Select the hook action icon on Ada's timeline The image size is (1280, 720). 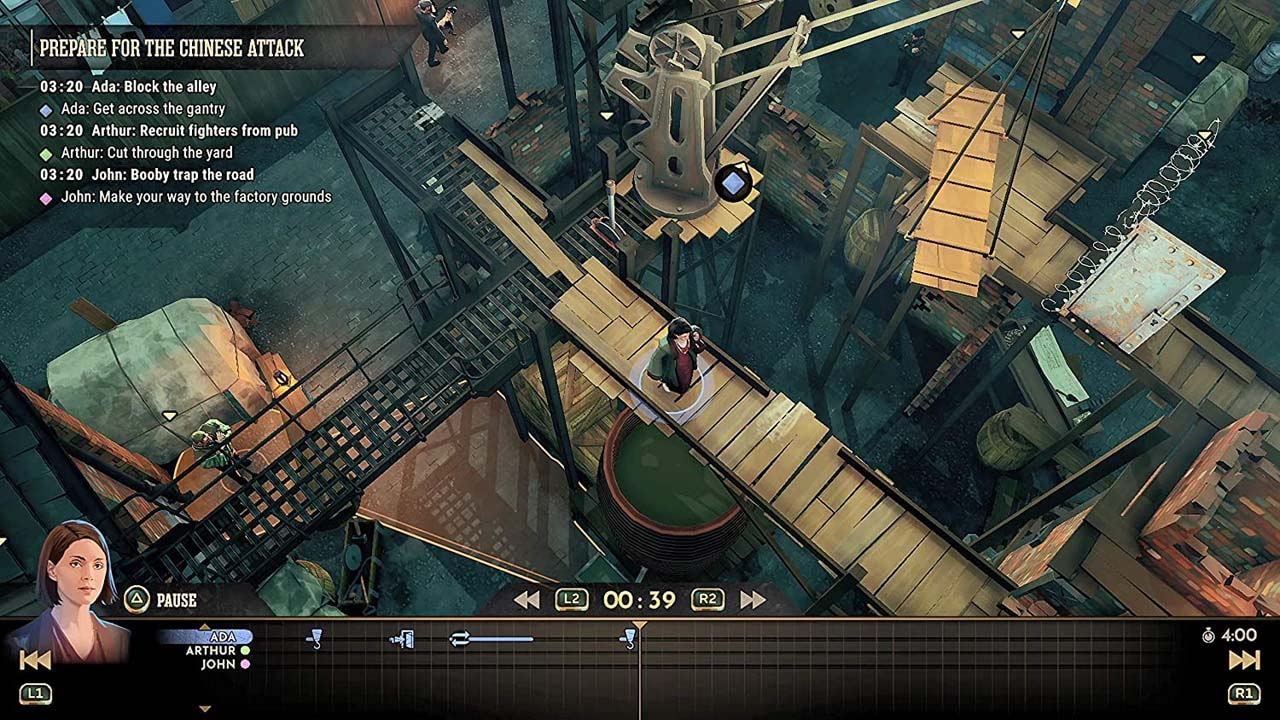pos(316,638)
